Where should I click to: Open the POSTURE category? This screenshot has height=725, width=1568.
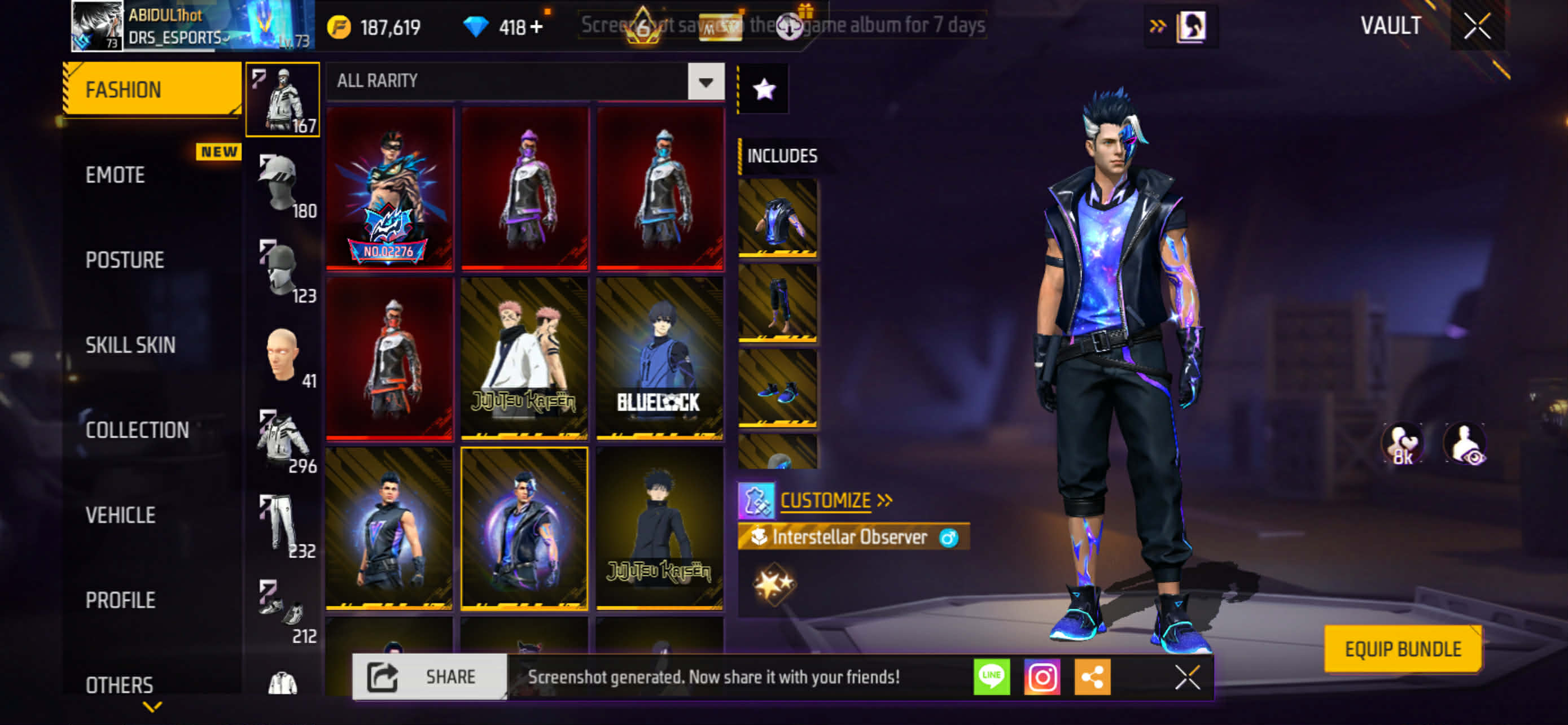tap(125, 260)
